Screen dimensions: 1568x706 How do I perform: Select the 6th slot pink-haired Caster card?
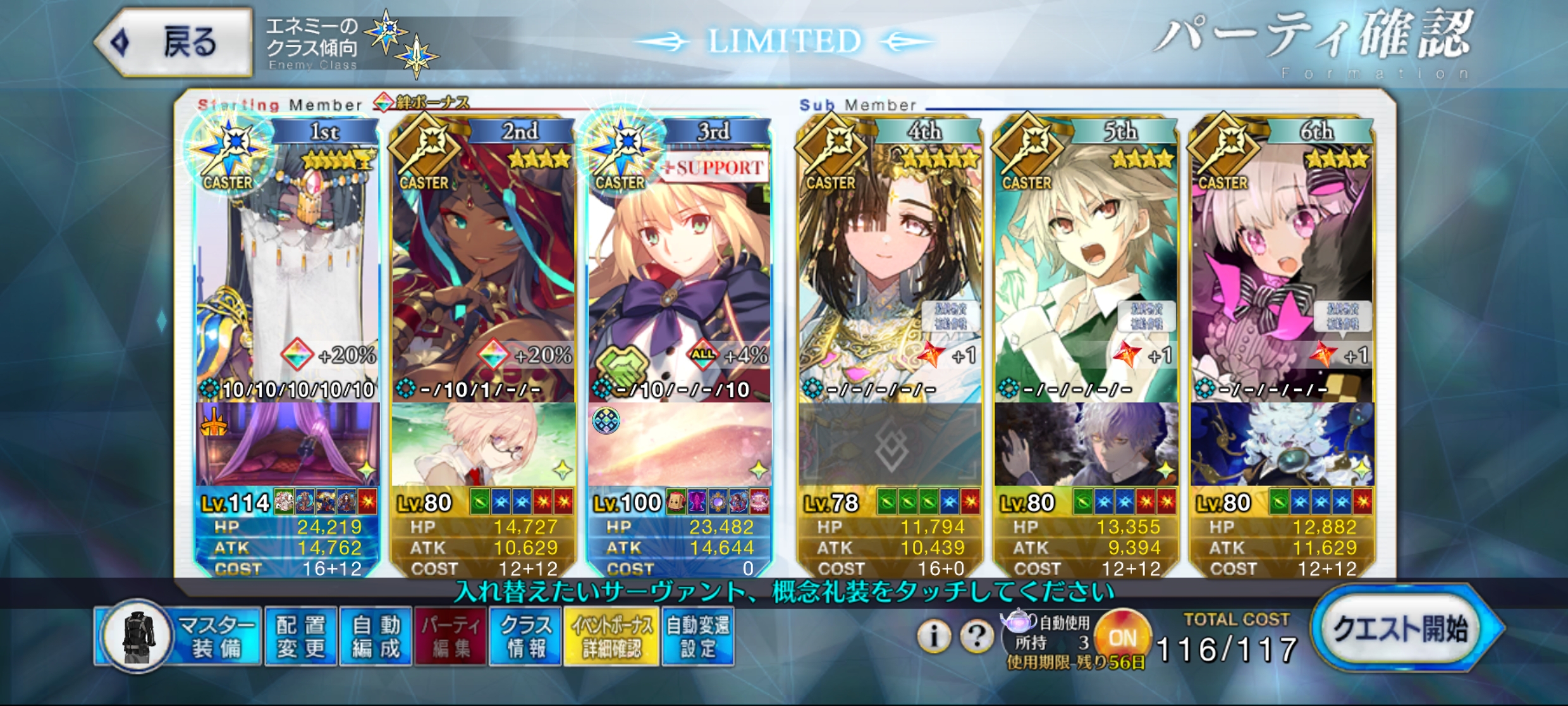(1282, 266)
